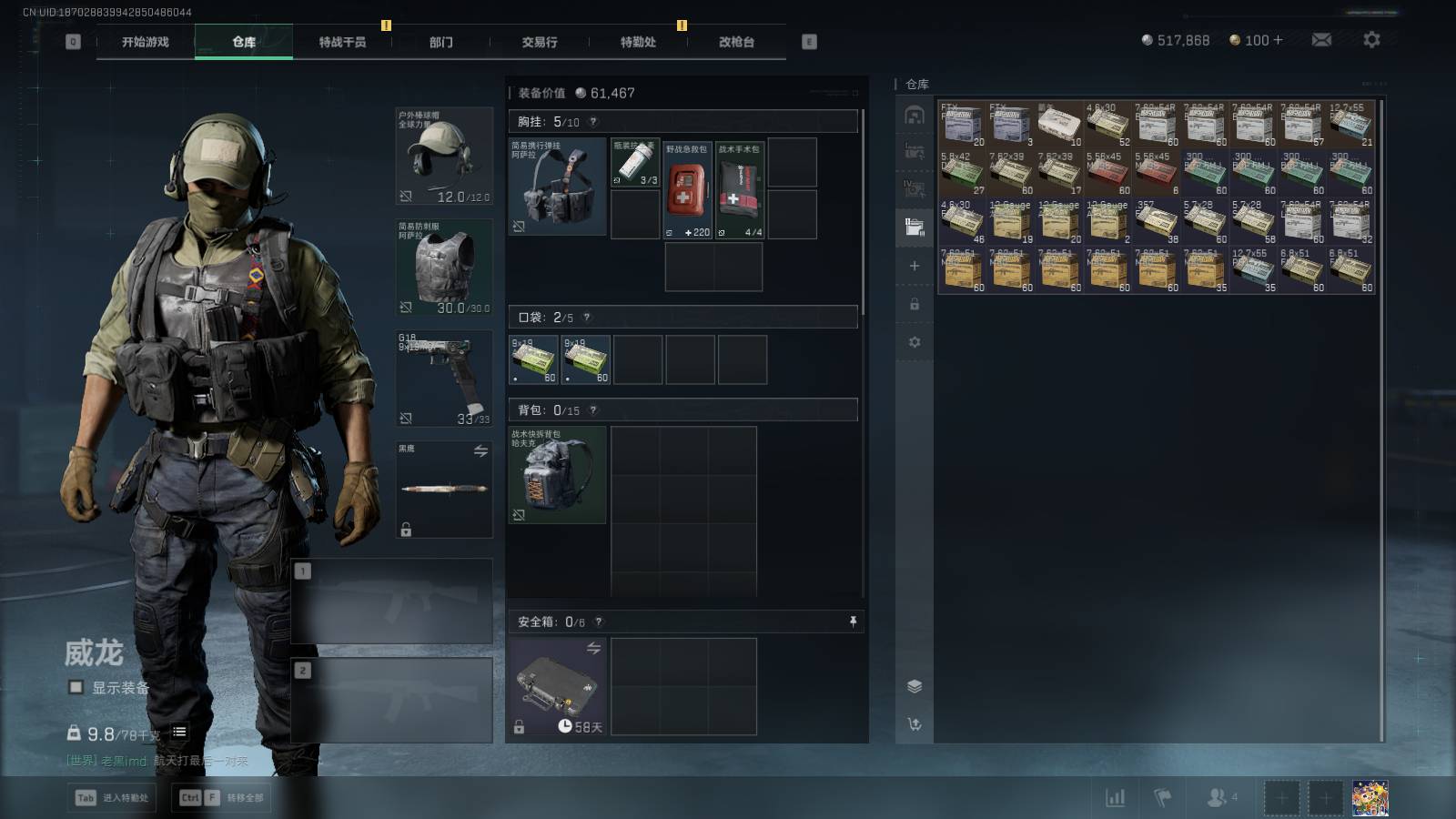Select the 特勤处 tab

point(638,42)
